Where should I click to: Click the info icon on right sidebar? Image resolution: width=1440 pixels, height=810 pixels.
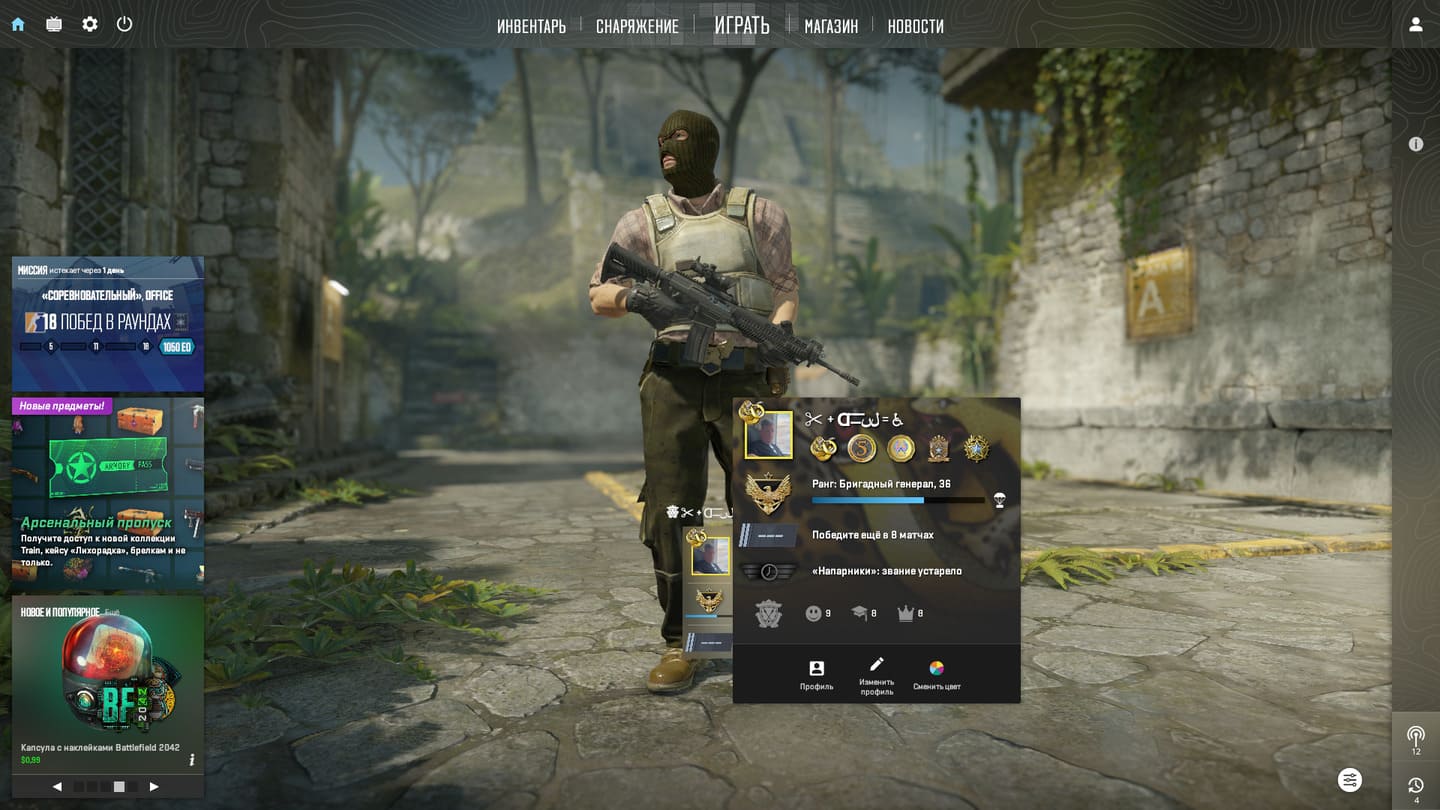click(1416, 144)
